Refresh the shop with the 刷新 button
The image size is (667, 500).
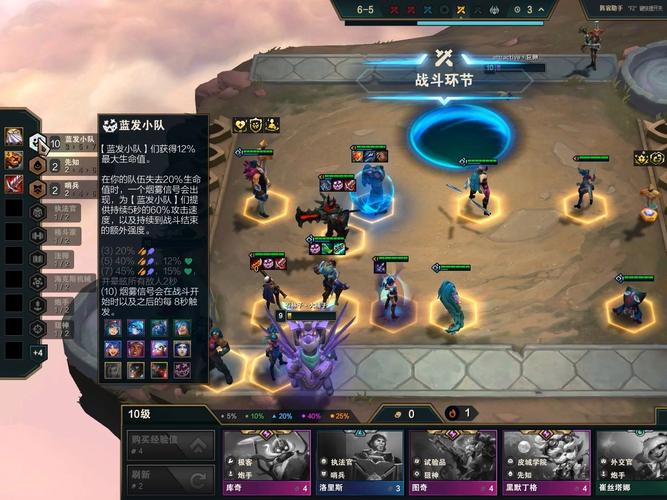[170, 478]
